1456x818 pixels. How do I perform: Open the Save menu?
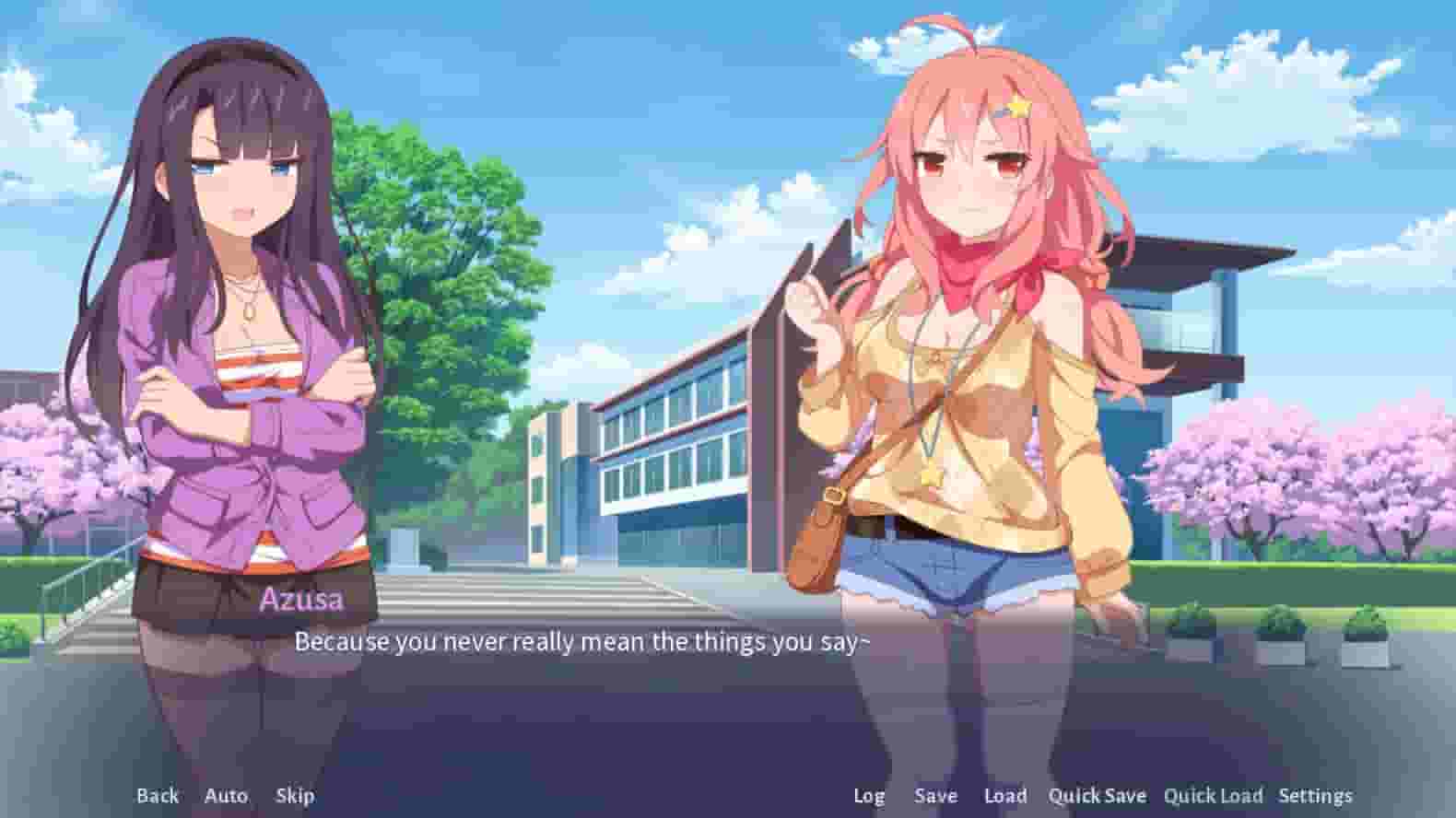pos(935,795)
